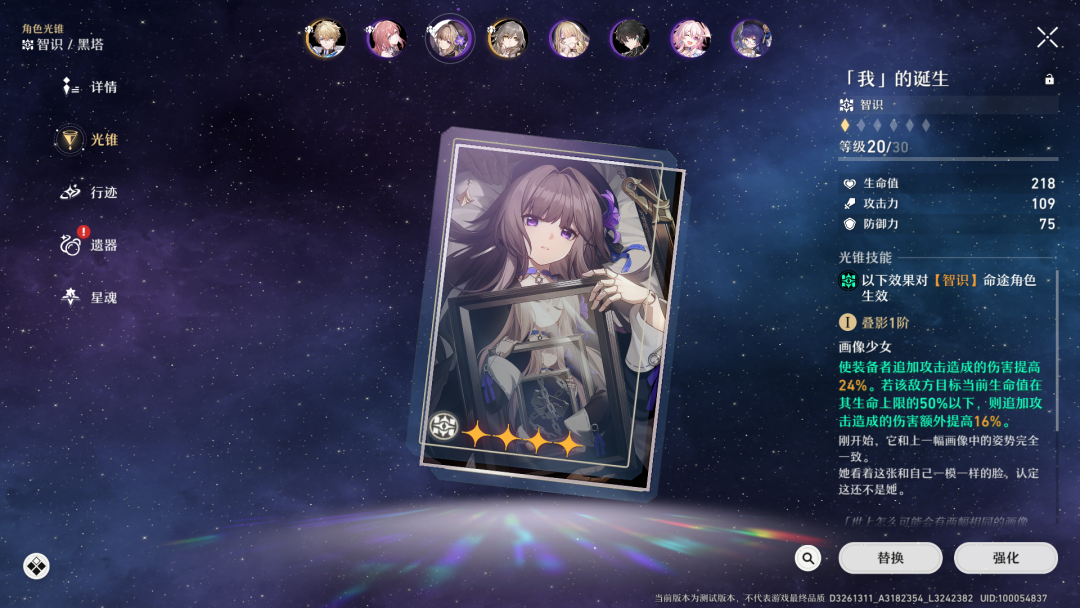This screenshot has height=608, width=1080.
Task: Switch to the grey-haired Trailblazer portrait
Action: [x=508, y=39]
